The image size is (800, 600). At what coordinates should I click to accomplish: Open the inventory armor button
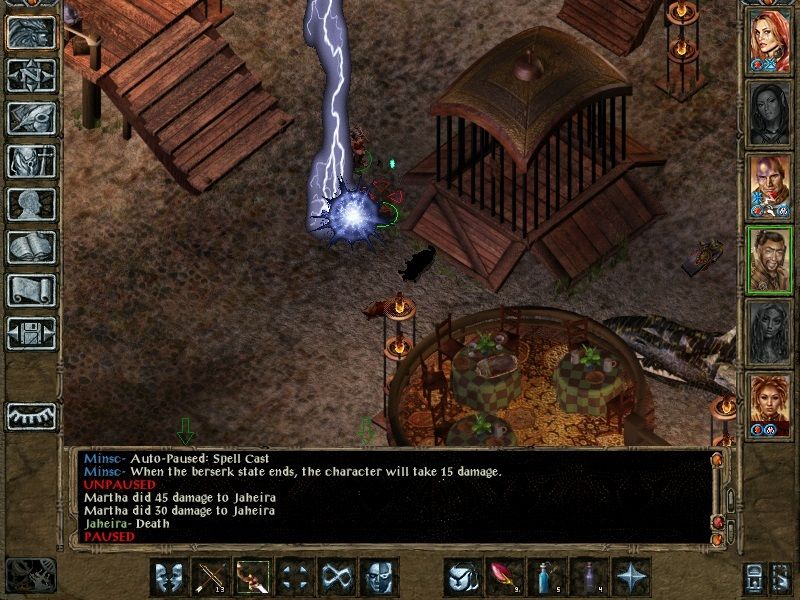(x=31, y=161)
